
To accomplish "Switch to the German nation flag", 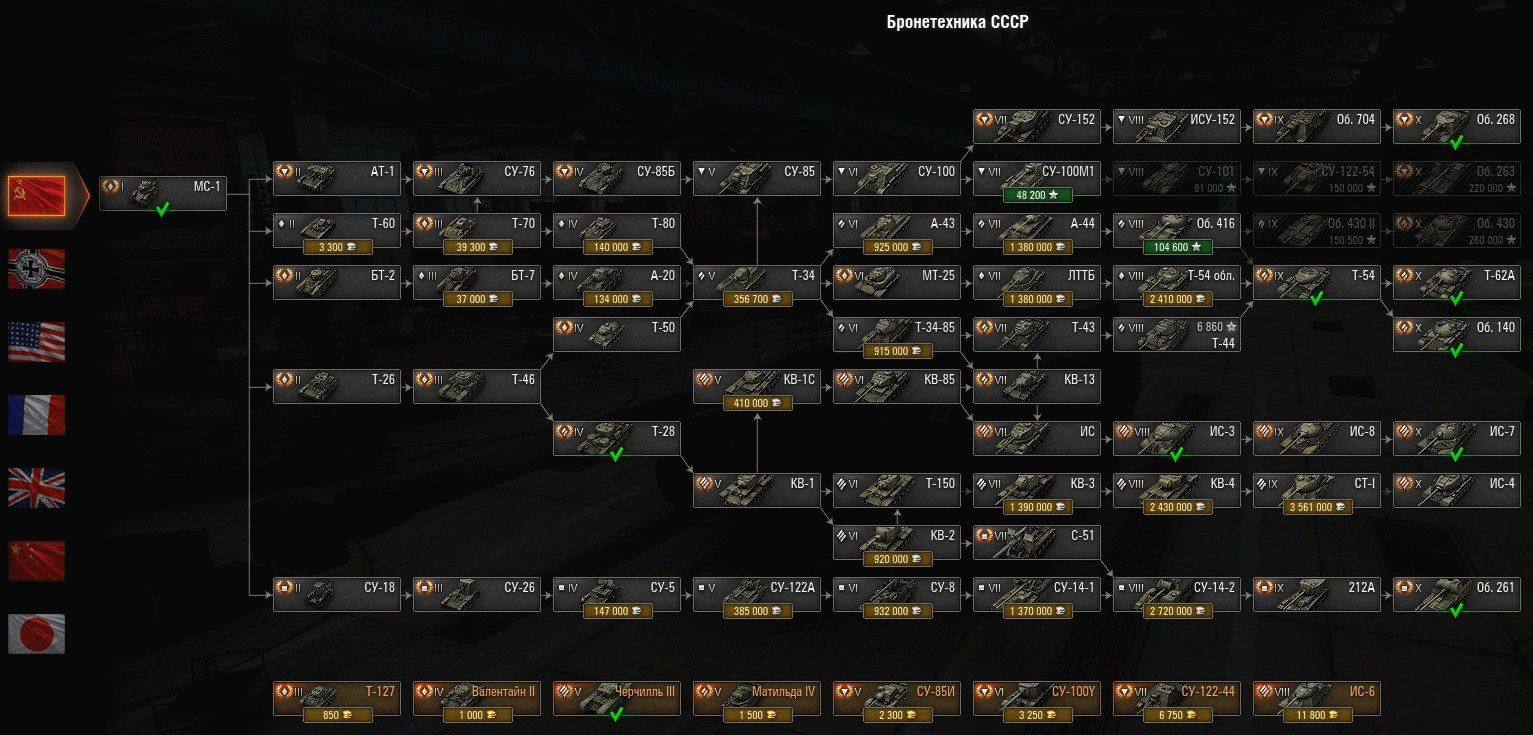I will (37, 269).
